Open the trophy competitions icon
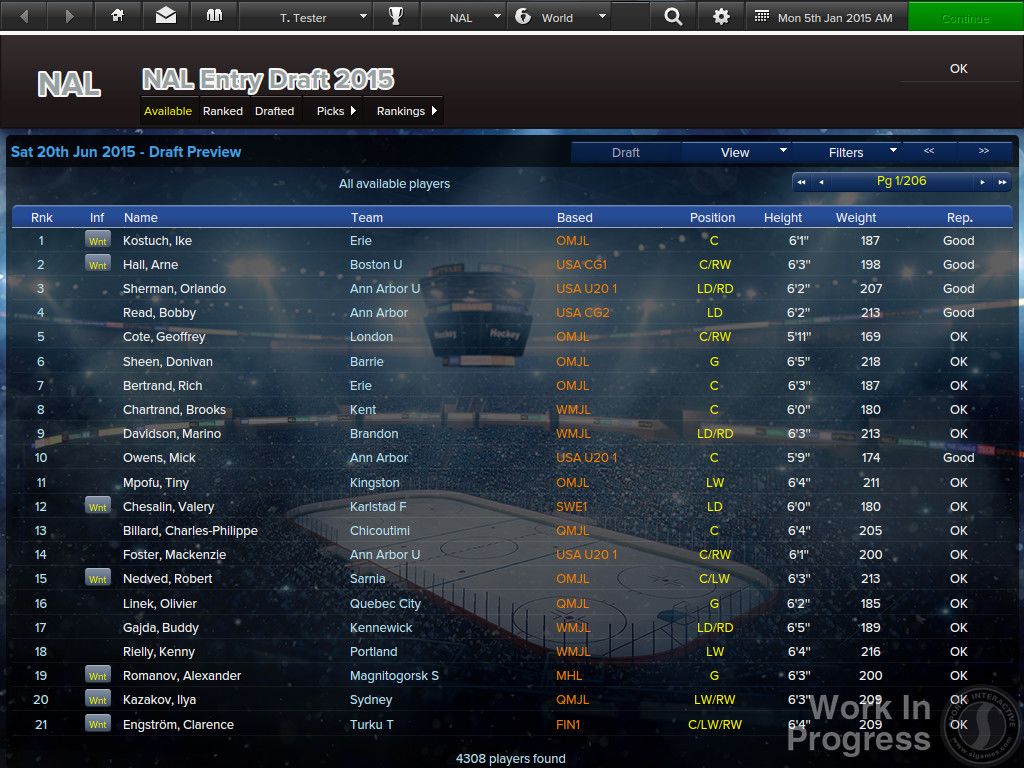Screen dimensions: 1024x768 pyautogui.click(x=396, y=17)
